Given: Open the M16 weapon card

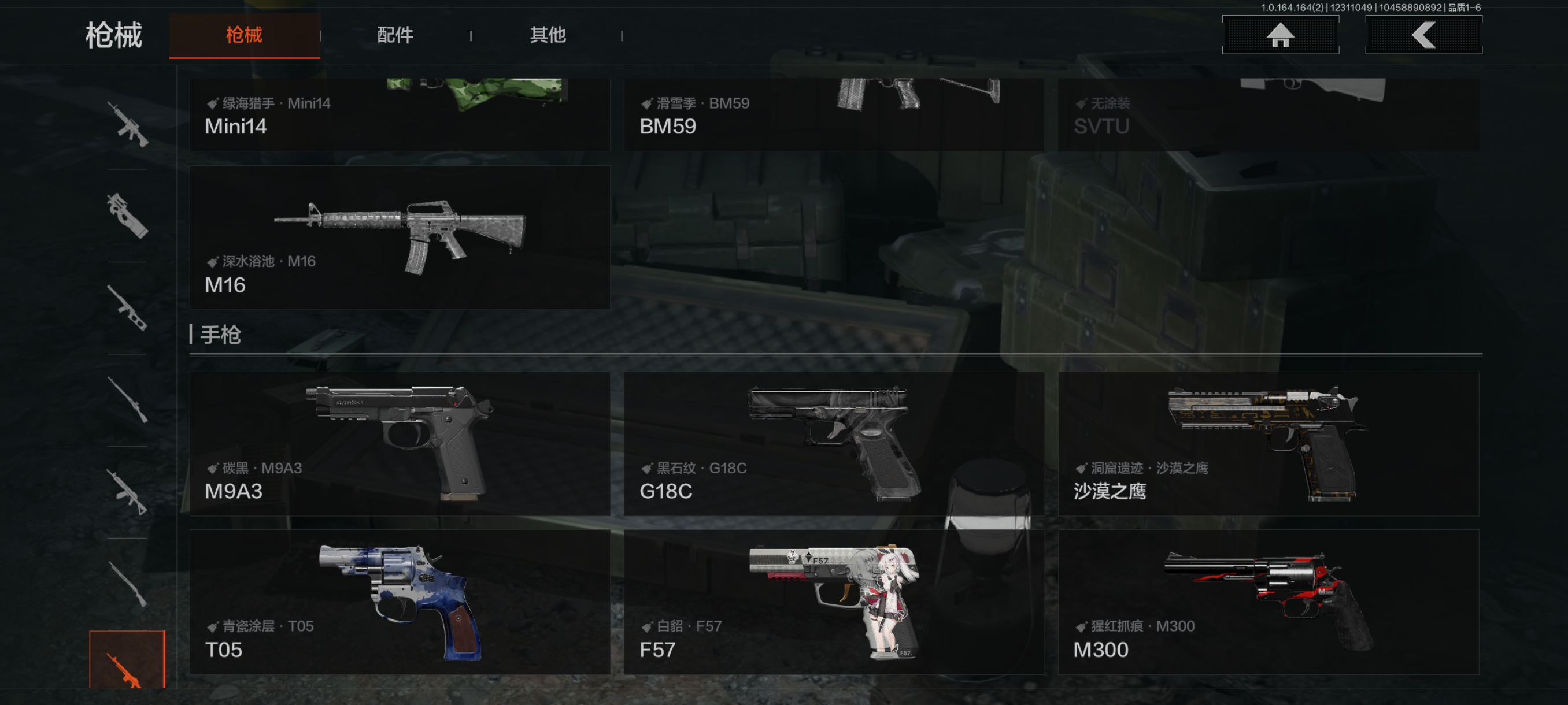Looking at the screenshot, I should click(x=400, y=238).
